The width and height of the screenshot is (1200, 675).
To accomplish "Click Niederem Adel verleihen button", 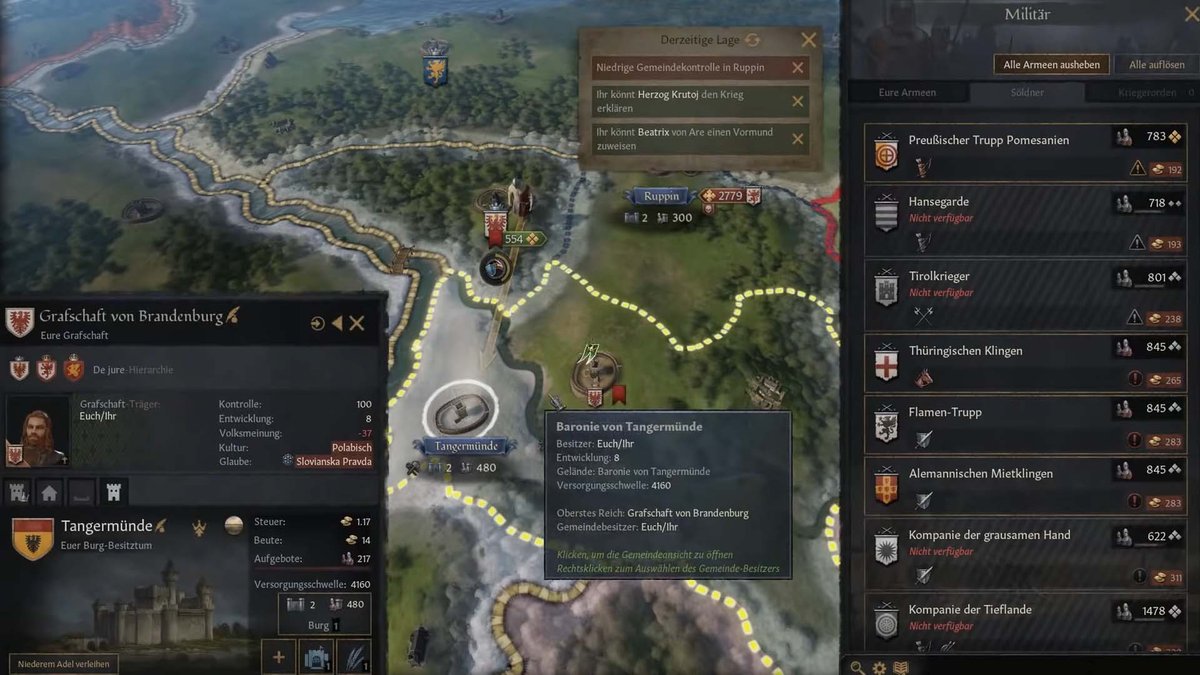I will tap(64, 663).
